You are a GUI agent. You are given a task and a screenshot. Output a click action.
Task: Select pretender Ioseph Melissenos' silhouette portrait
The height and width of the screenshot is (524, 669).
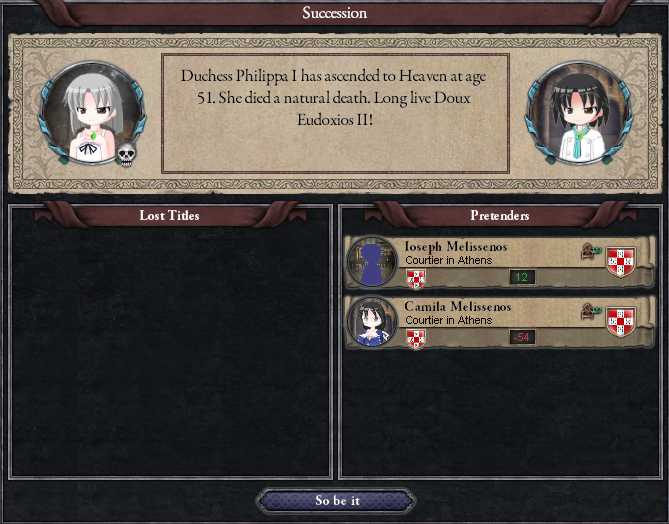click(372, 263)
